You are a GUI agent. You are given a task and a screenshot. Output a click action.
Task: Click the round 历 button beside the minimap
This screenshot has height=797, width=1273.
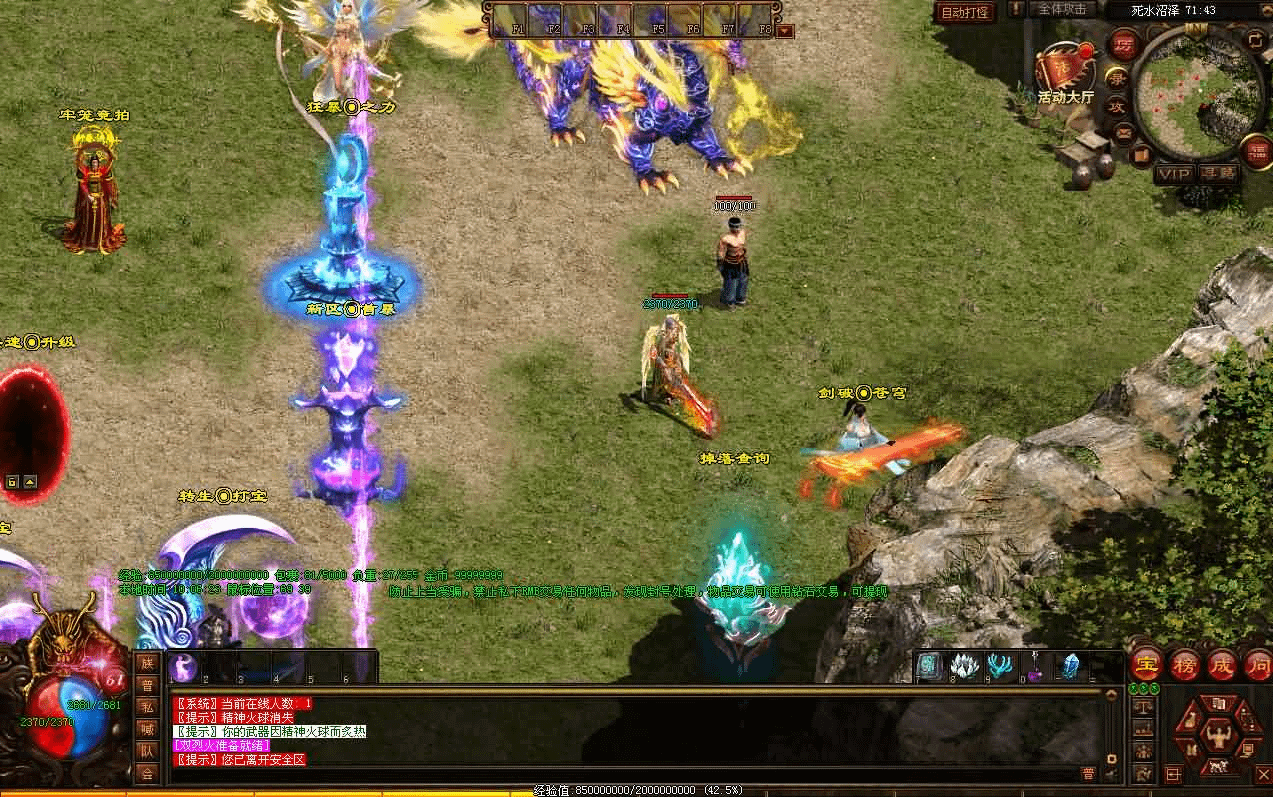click(1122, 46)
